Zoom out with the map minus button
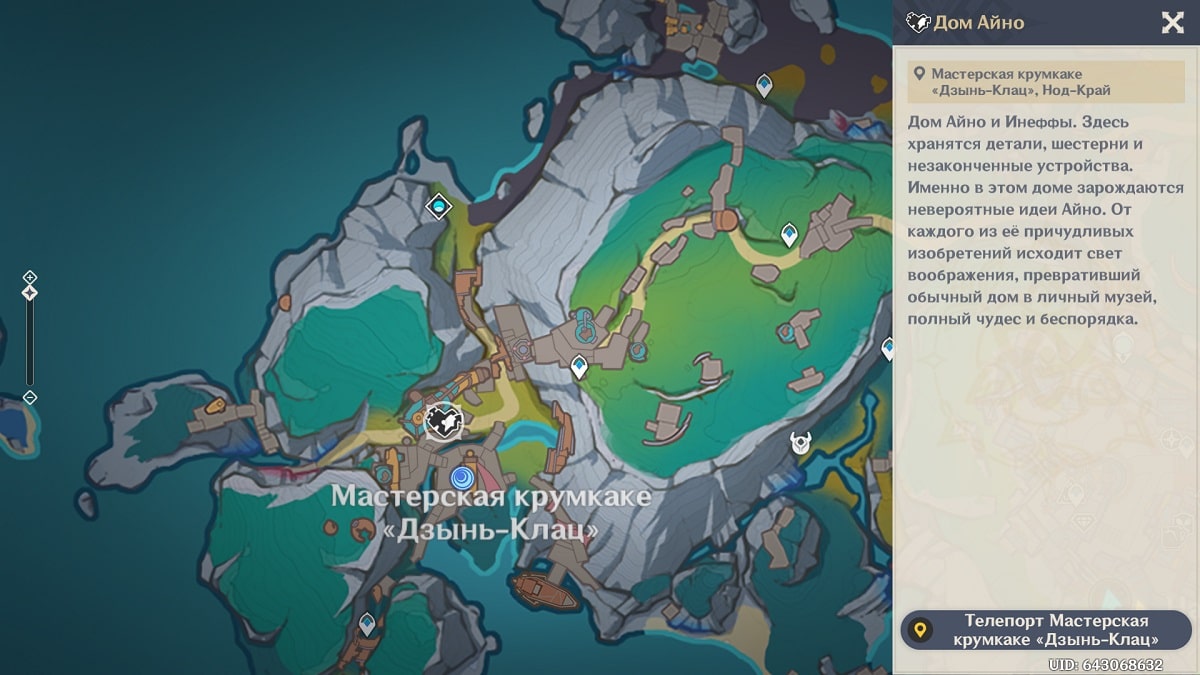The image size is (1200, 675). [x=30, y=397]
